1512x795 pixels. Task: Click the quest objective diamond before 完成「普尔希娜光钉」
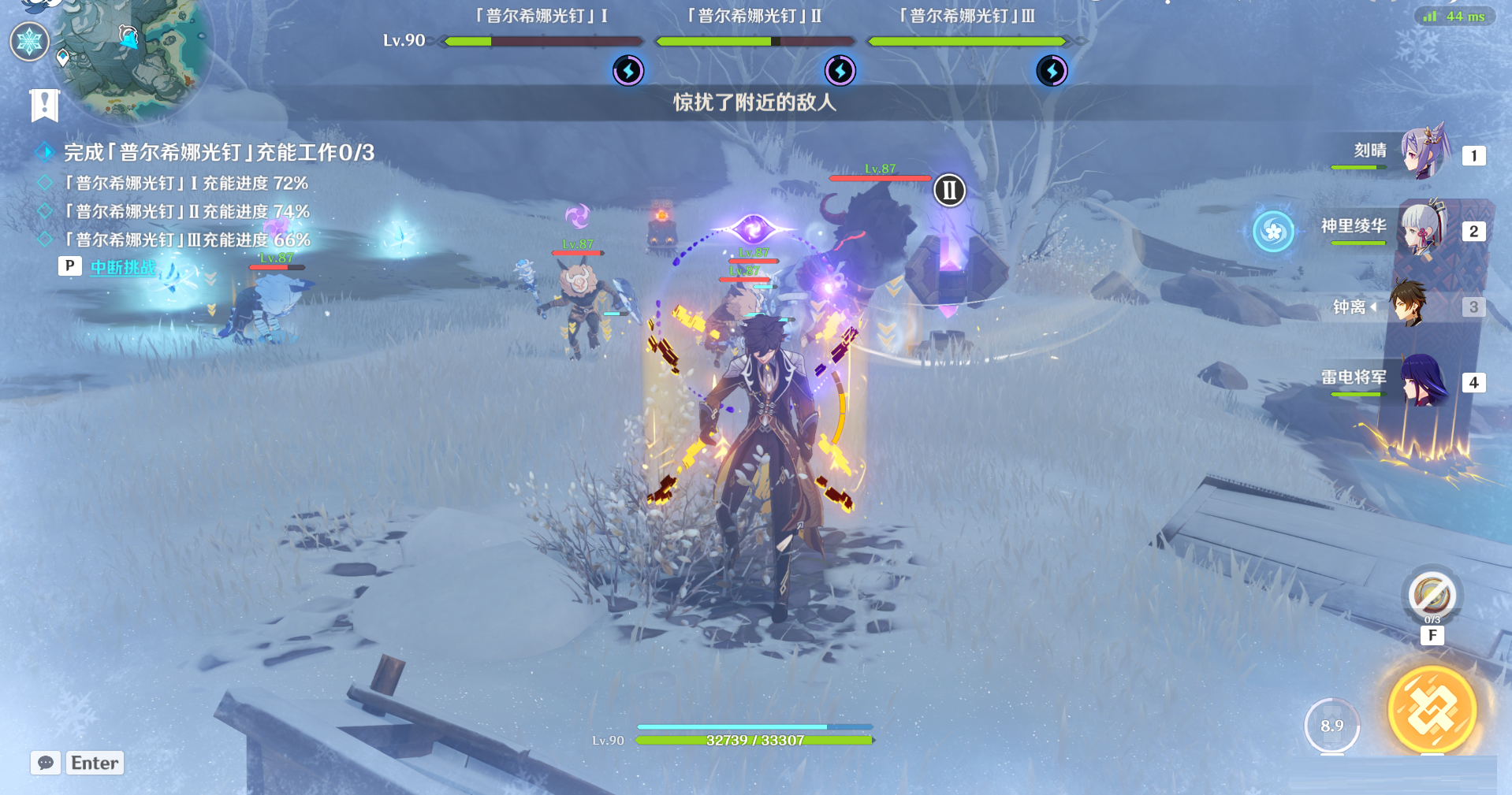coord(45,151)
